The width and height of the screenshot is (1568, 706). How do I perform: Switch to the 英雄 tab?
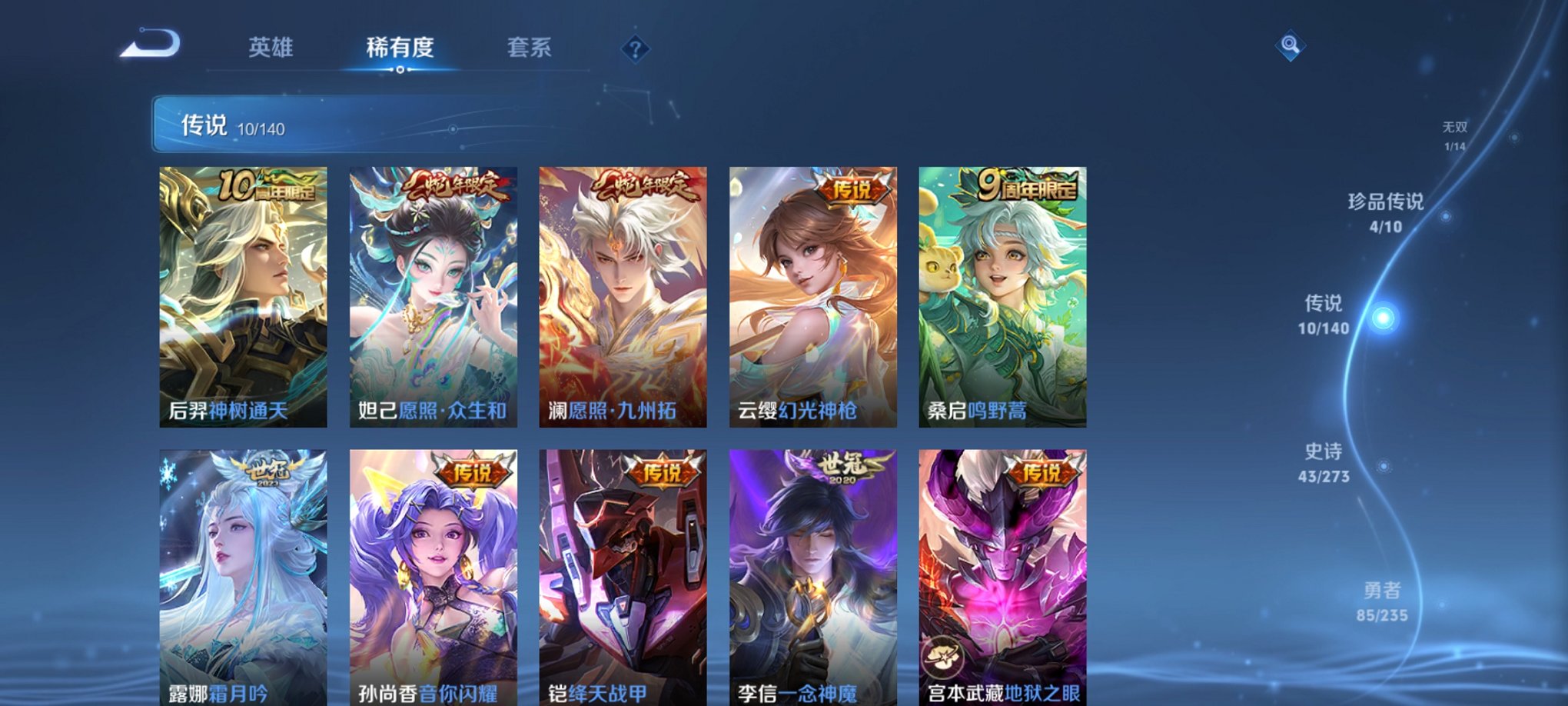pos(269,48)
